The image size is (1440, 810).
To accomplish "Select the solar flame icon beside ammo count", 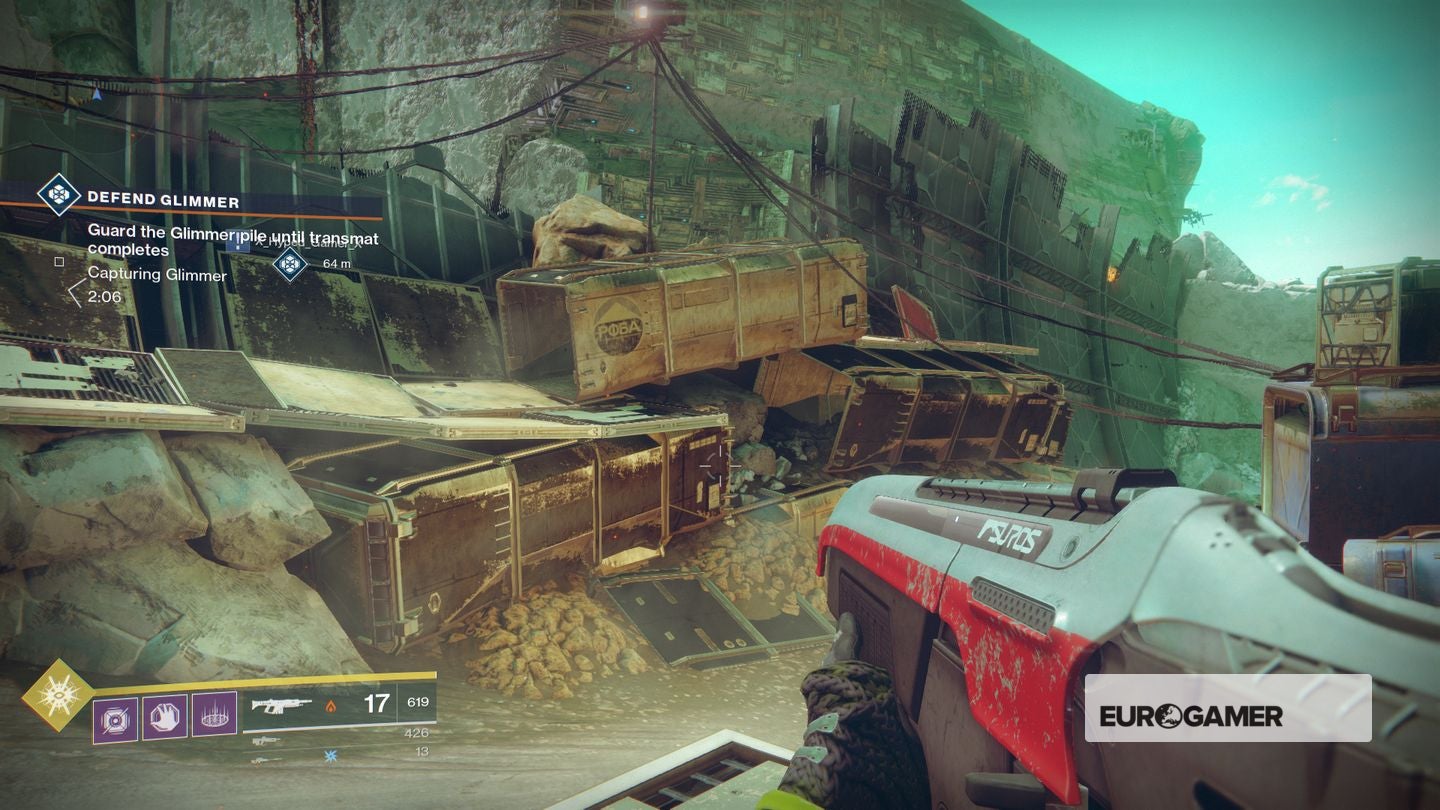I will [332, 706].
